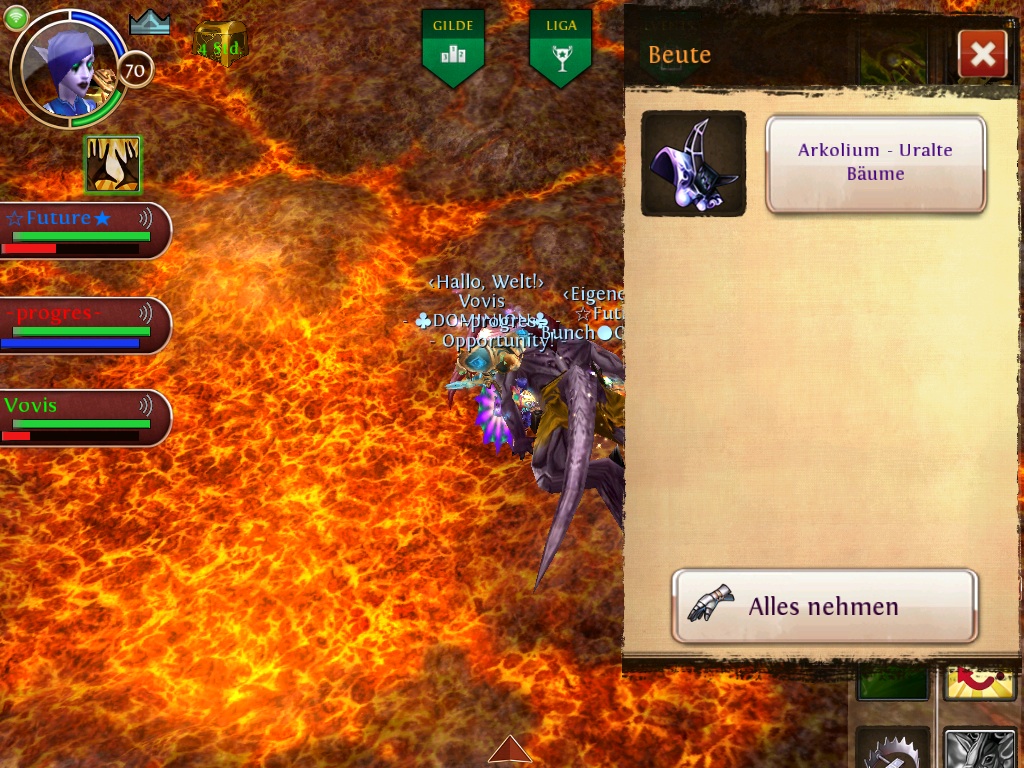Select party member Future
Screen dimensions: 1024x768
click(84, 230)
